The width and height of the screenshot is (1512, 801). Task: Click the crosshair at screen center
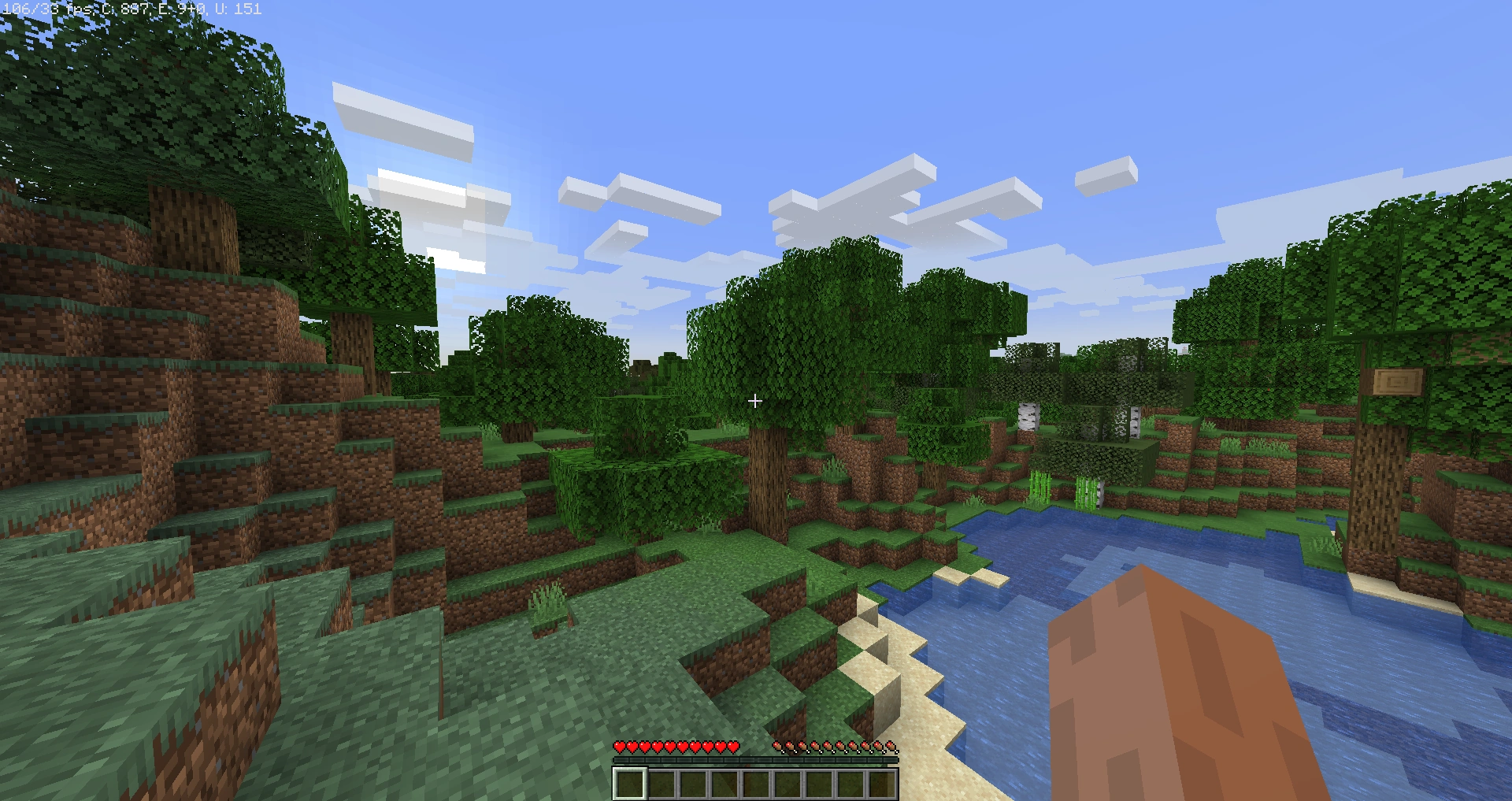(x=754, y=401)
